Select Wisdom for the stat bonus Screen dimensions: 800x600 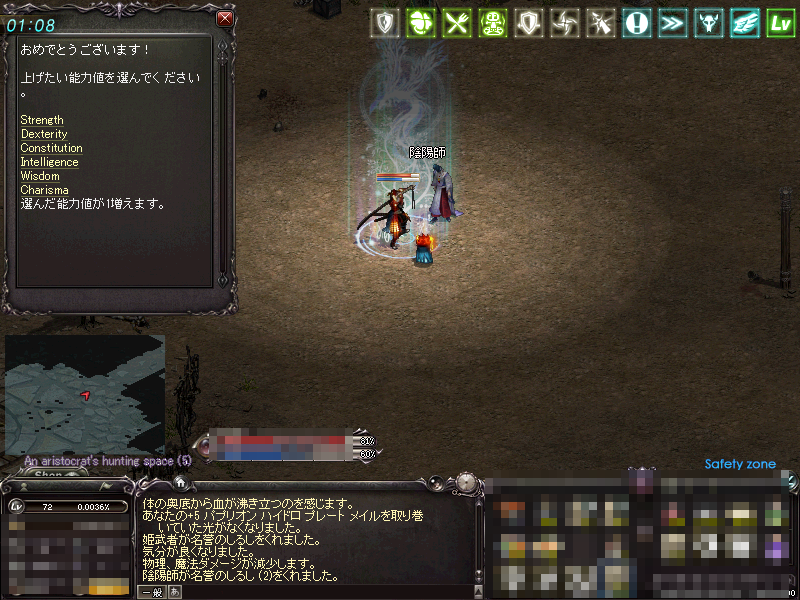40,176
